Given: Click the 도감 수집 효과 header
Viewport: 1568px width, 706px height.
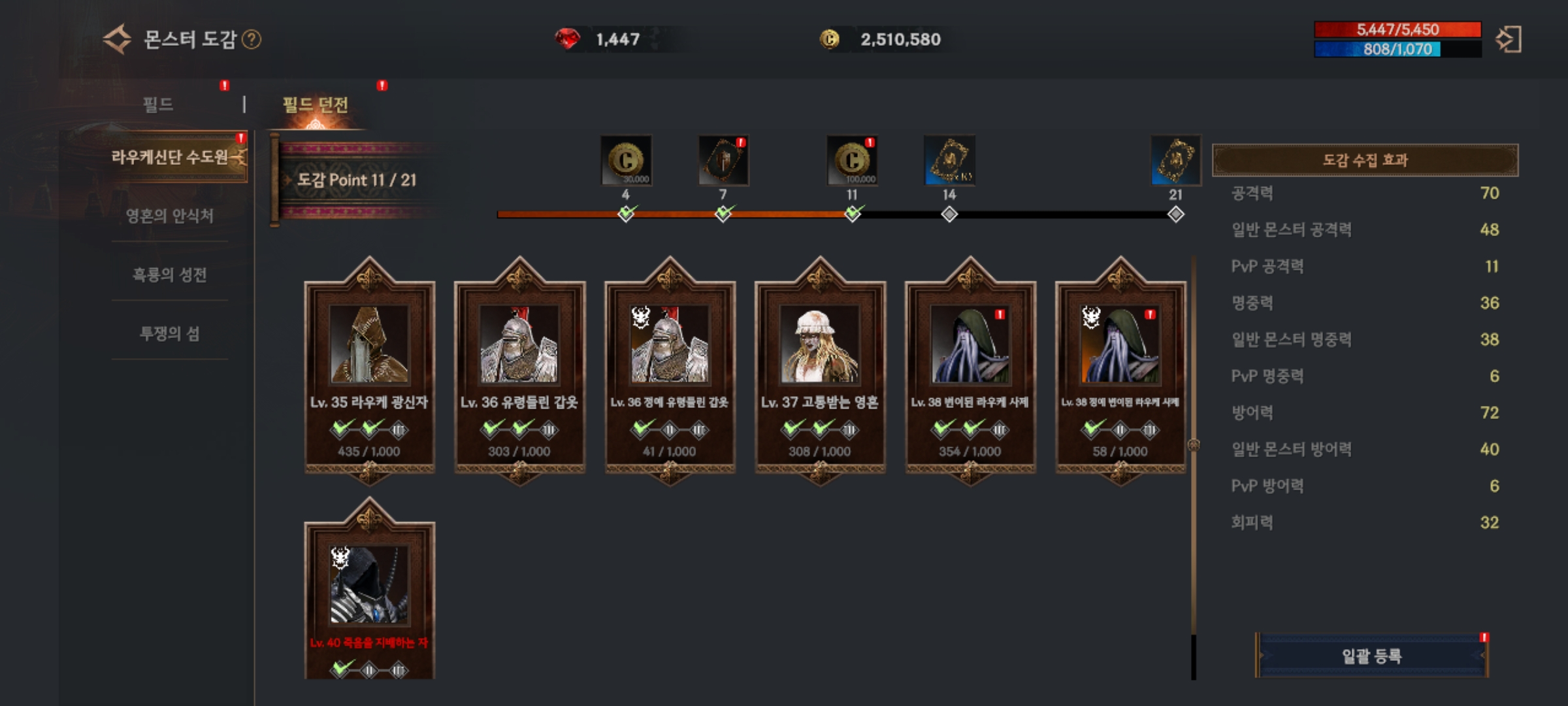Looking at the screenshot, I should pyautogui.click(x=1365, y=160).
